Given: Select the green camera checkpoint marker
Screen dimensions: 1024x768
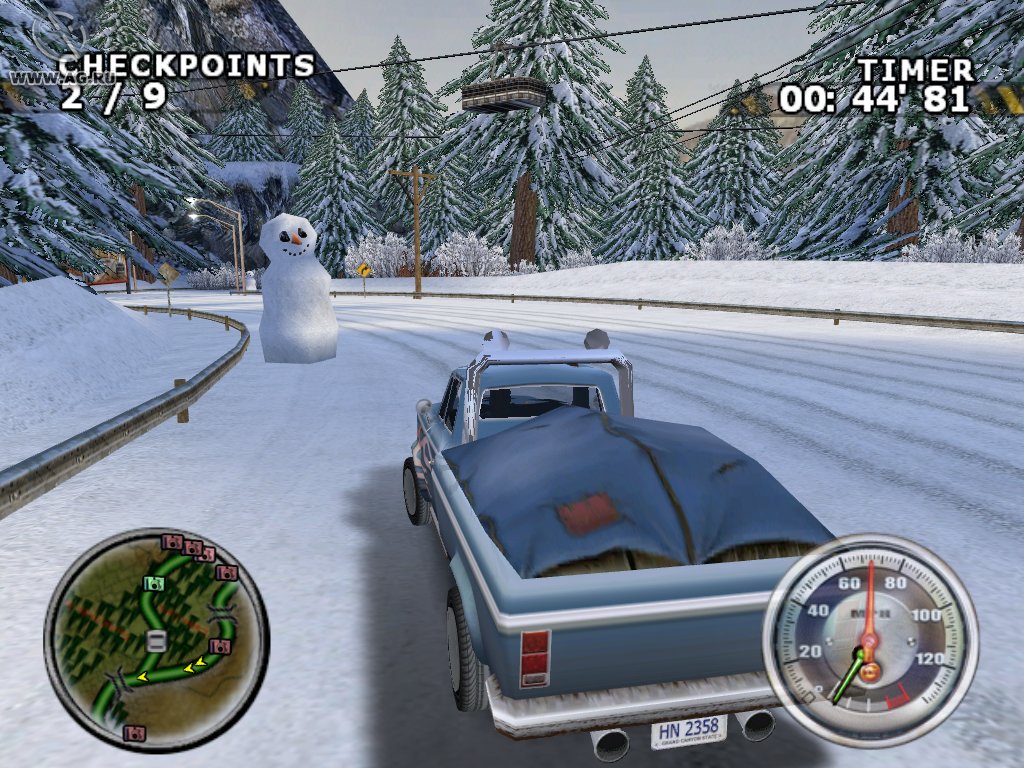Looking at the screenshot, I should click(x=153, y=583).
